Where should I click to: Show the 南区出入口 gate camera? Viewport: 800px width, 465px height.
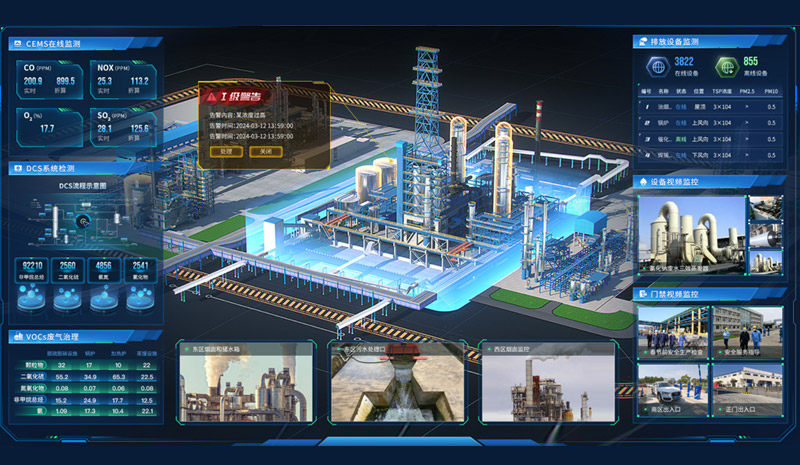[671, 388]
